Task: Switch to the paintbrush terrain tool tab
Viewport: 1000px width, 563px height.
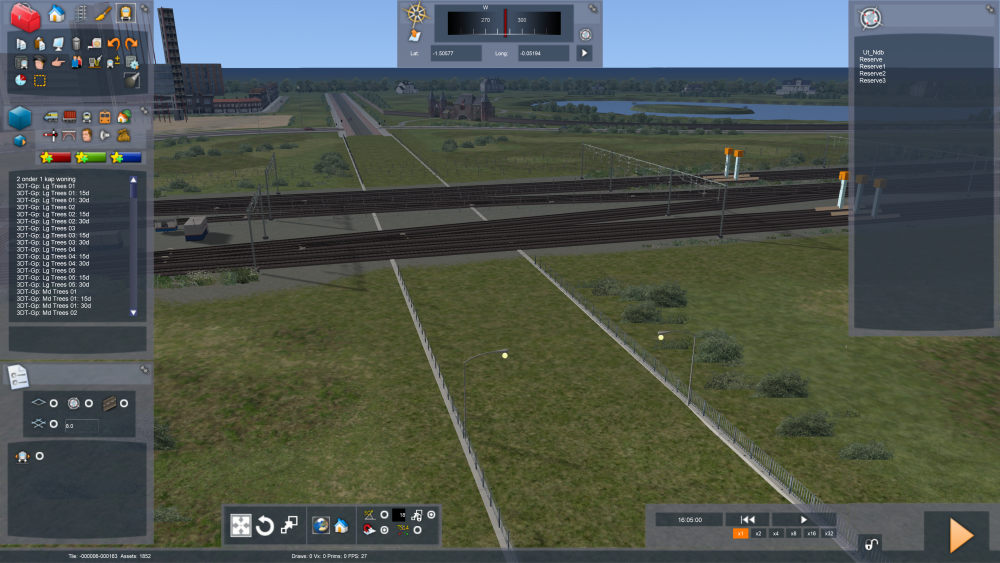Action: [x=103, y=14]
